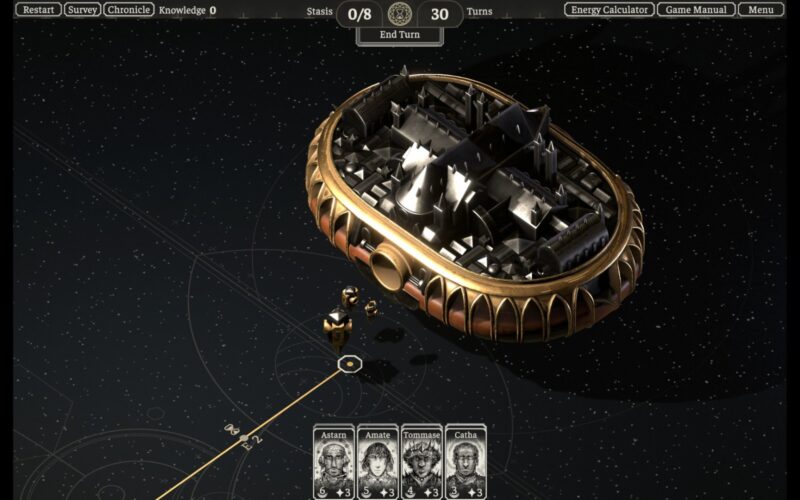Pick the Tommase character card
The width and height of the screenshot is (800, 500).
click(x=422, y=460)
